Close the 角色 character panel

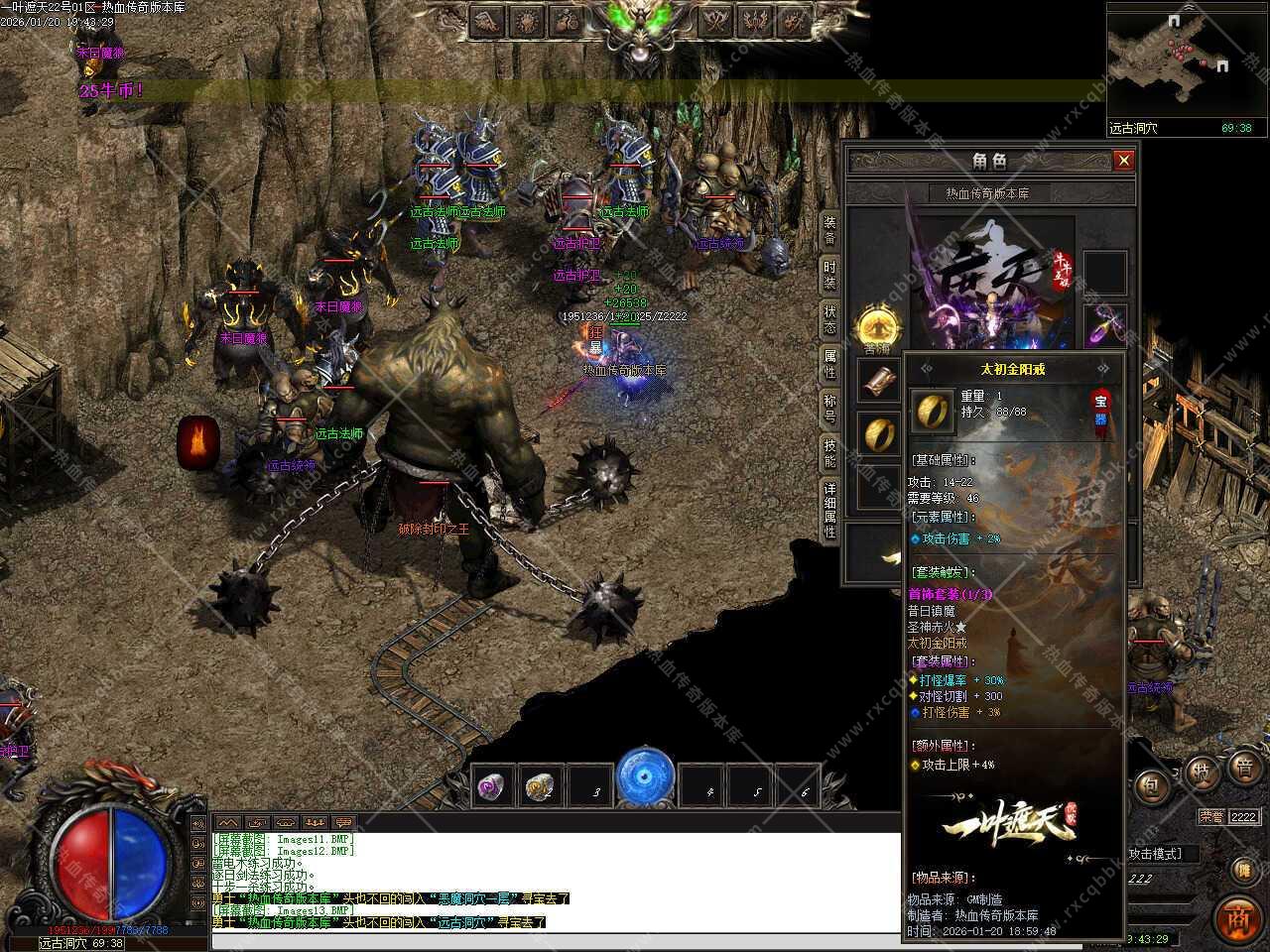tap(1123, 161)
